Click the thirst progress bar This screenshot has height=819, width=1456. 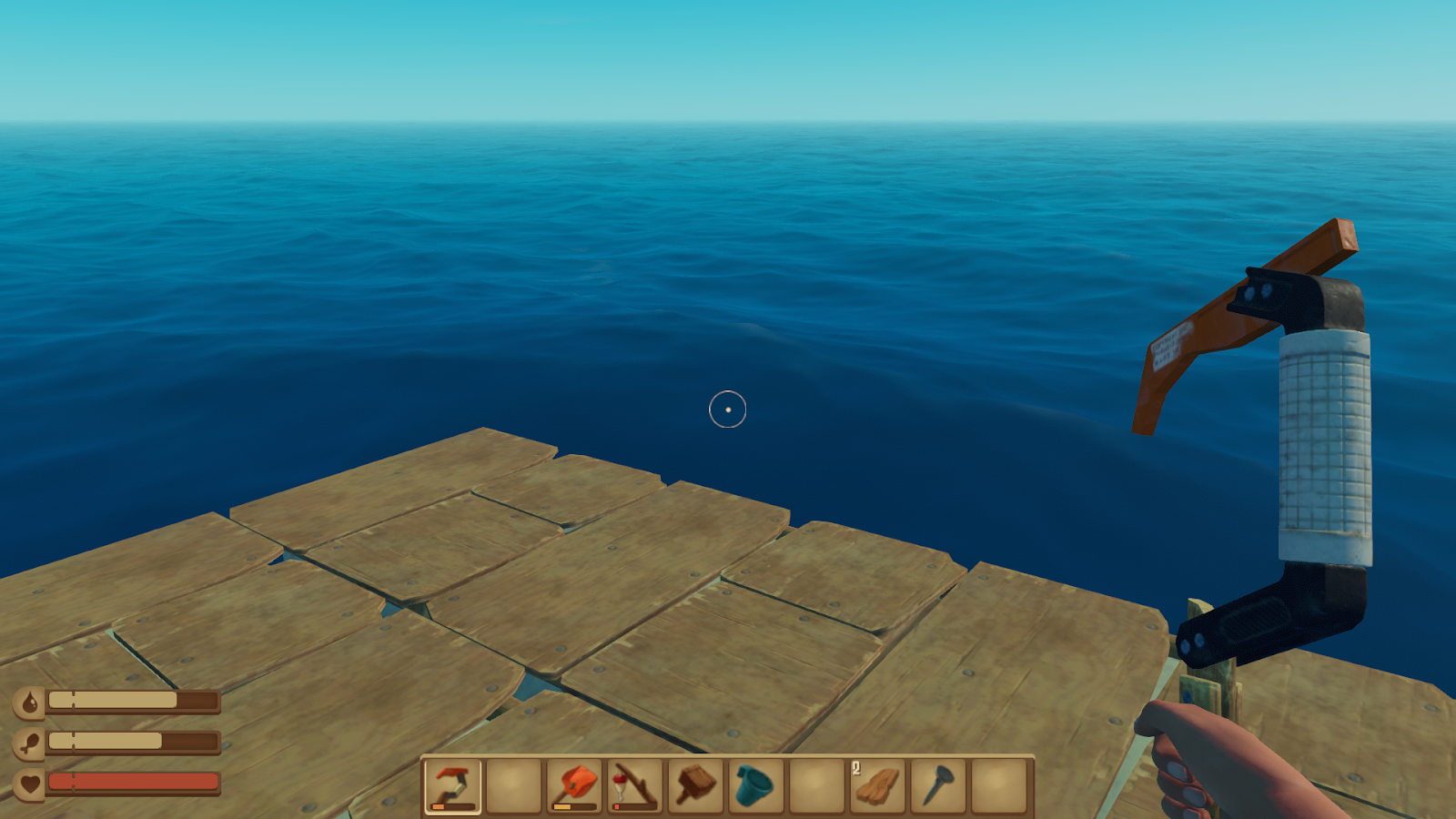tap(132, 702)
